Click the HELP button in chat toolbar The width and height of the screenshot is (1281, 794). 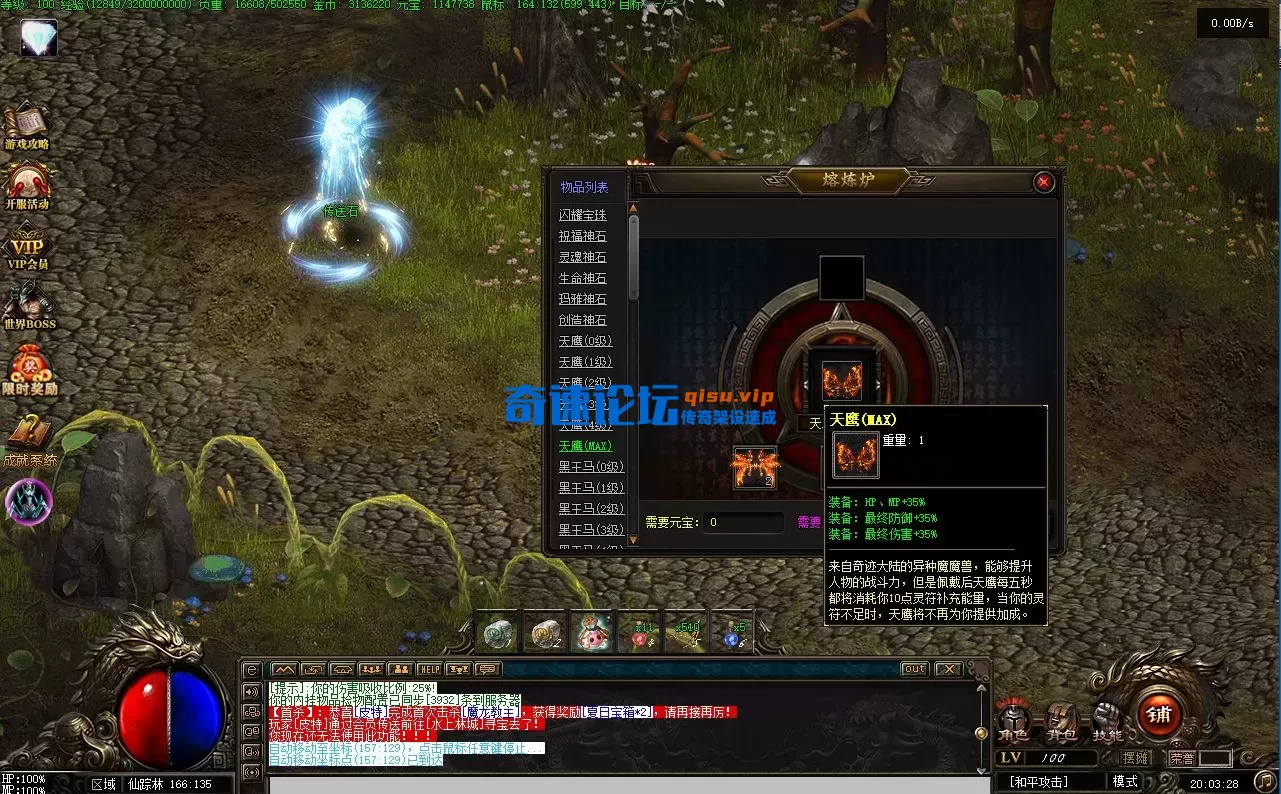[x=429, y=668]
